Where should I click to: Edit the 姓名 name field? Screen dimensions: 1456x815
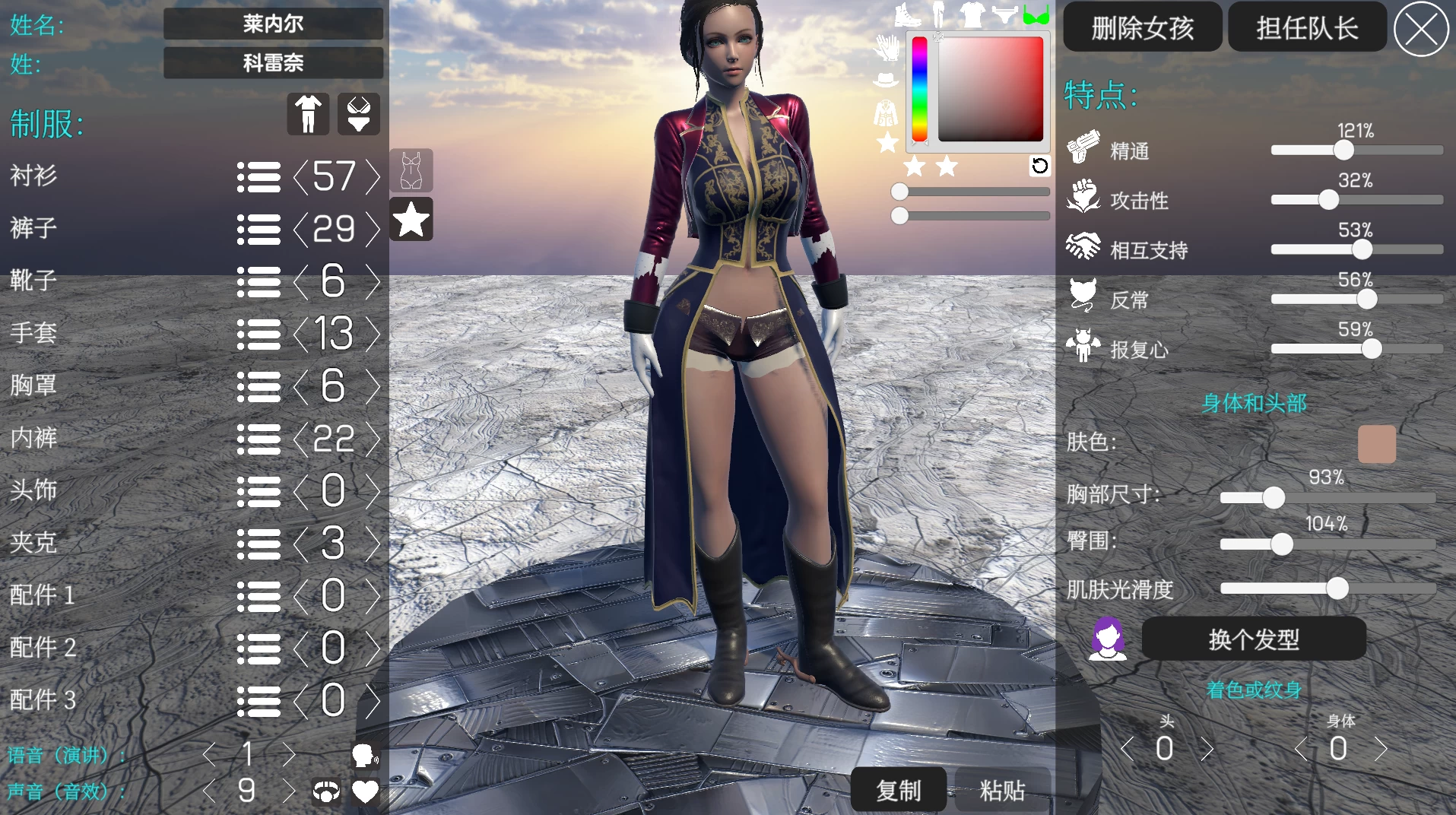[273, 24]
